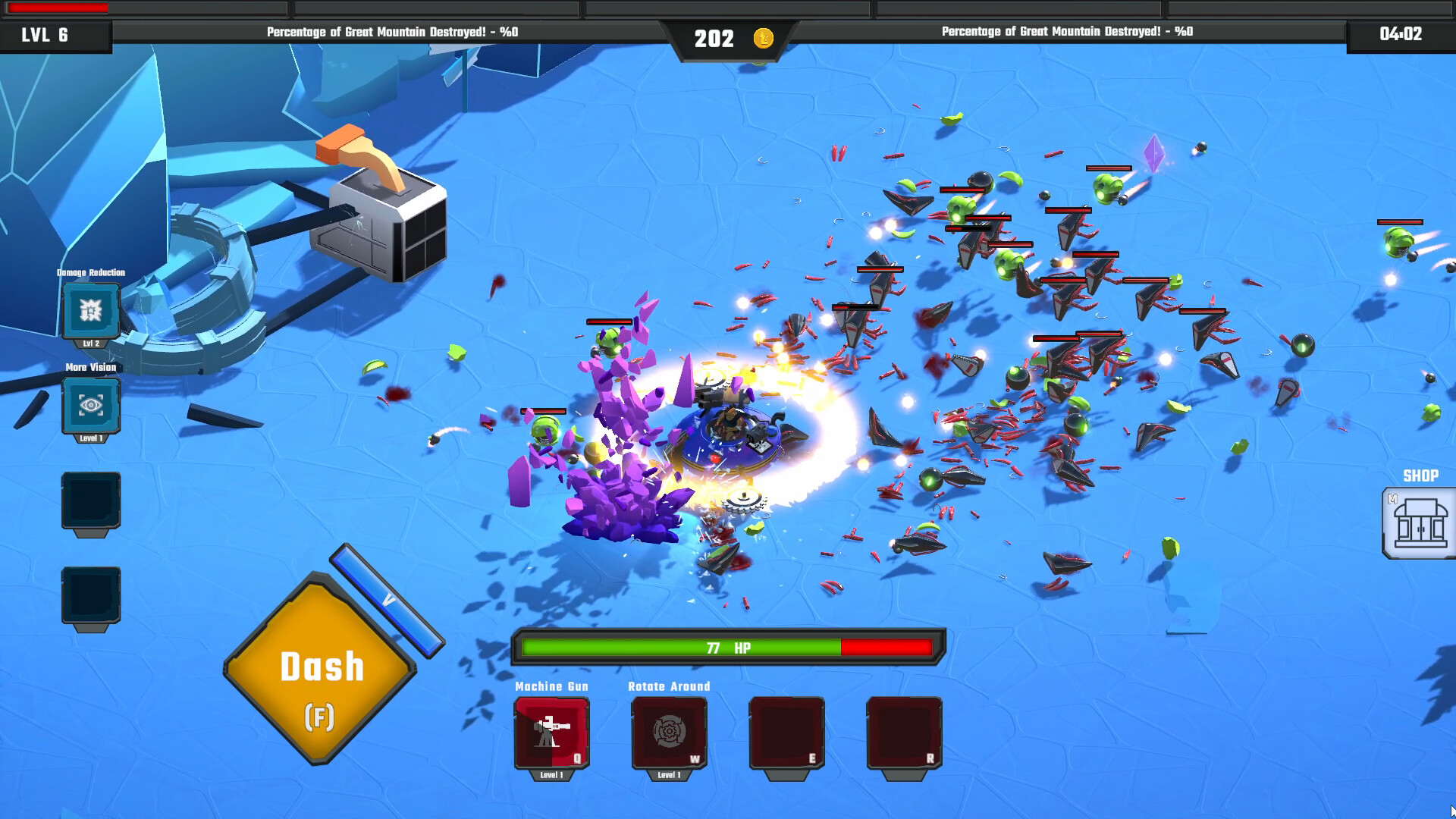Click the 202 coin counter
This screenshot has height=819, width=1456.
click(714, 38)
